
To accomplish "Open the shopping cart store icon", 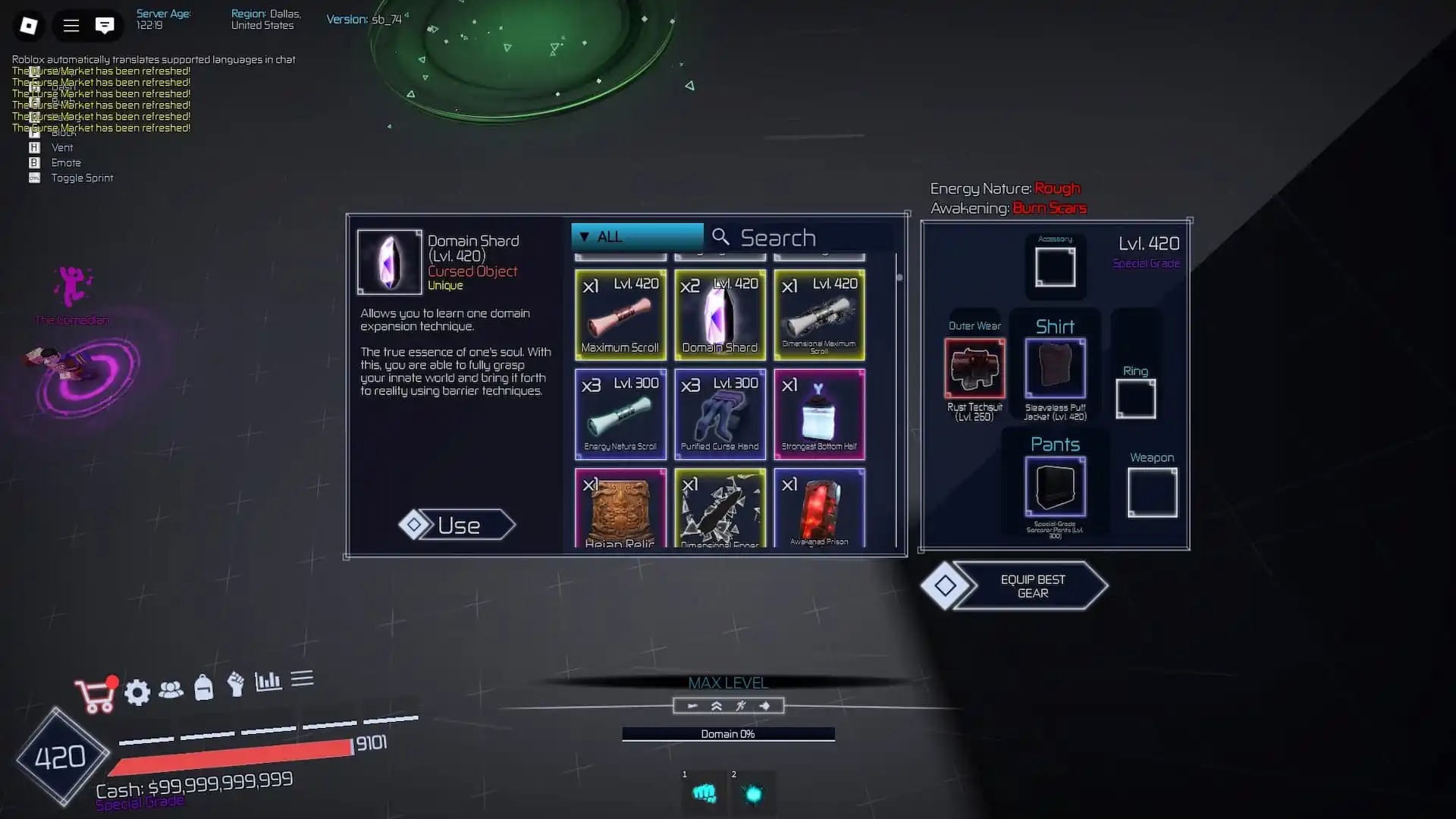I will [x=95, y=695].
